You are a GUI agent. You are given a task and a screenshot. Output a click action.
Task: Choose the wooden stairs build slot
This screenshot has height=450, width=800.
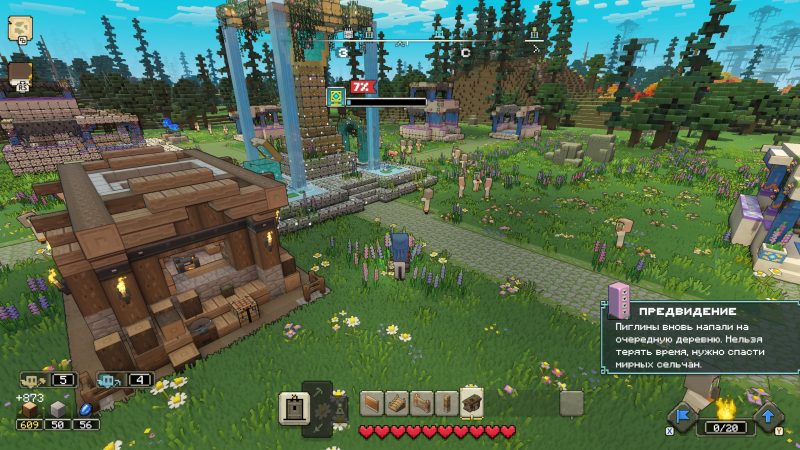click(x=396, y=402)
